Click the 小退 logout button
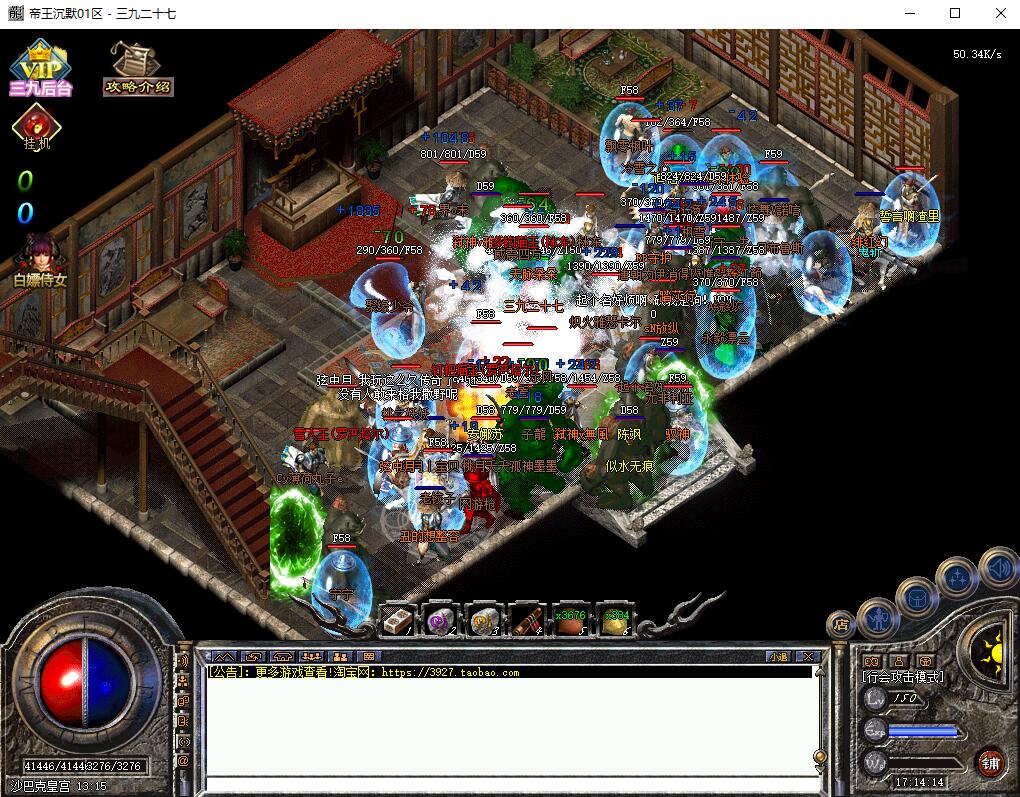 coord(779,656)
